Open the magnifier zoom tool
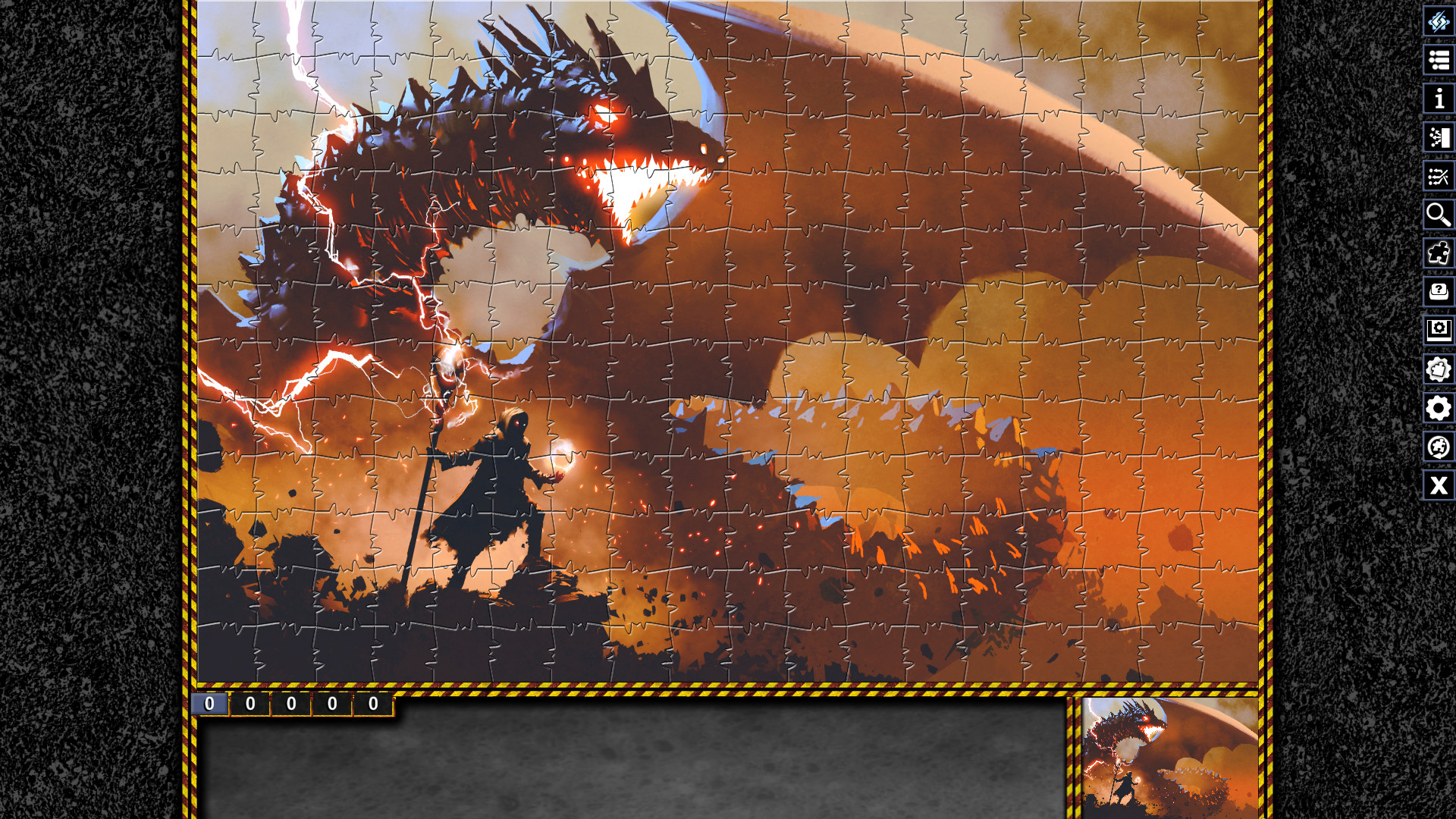 pyautogui.click(x=1439, y=215)
